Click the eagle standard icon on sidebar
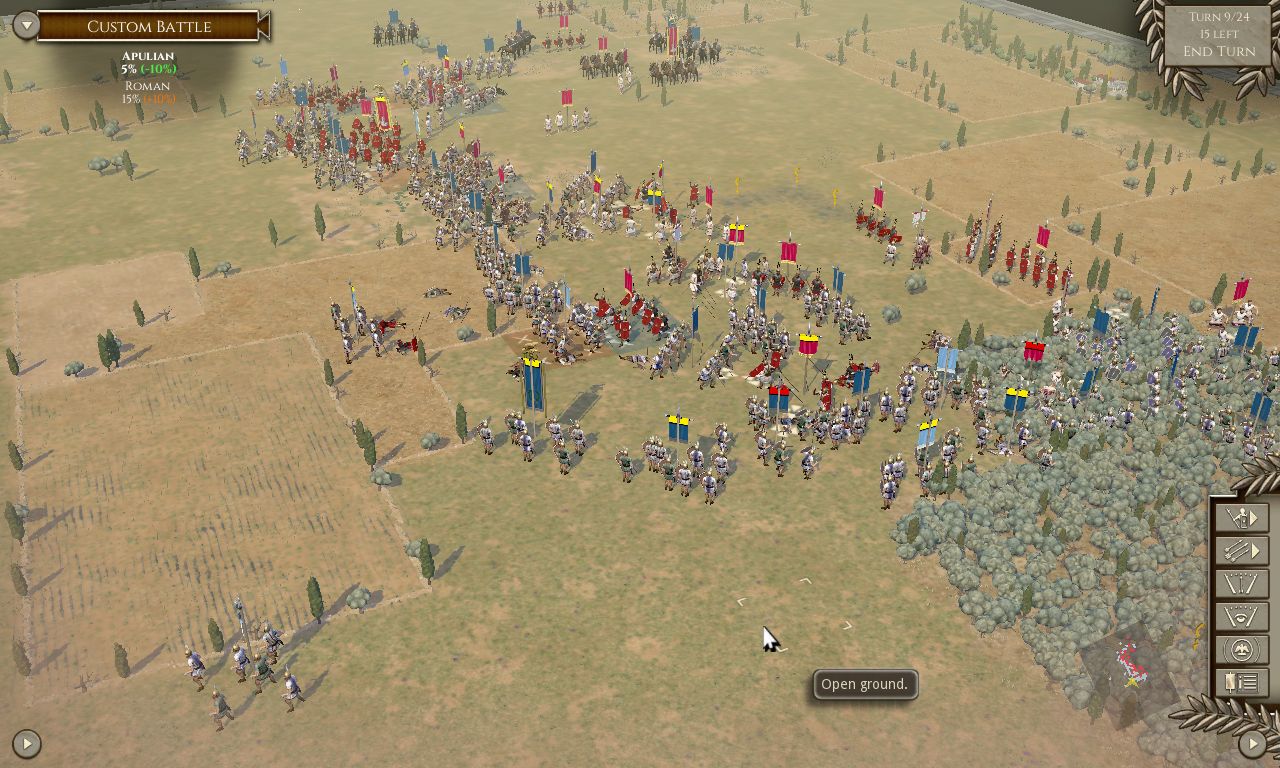Screen dimensions: 1280x768 pos(1241,649)
